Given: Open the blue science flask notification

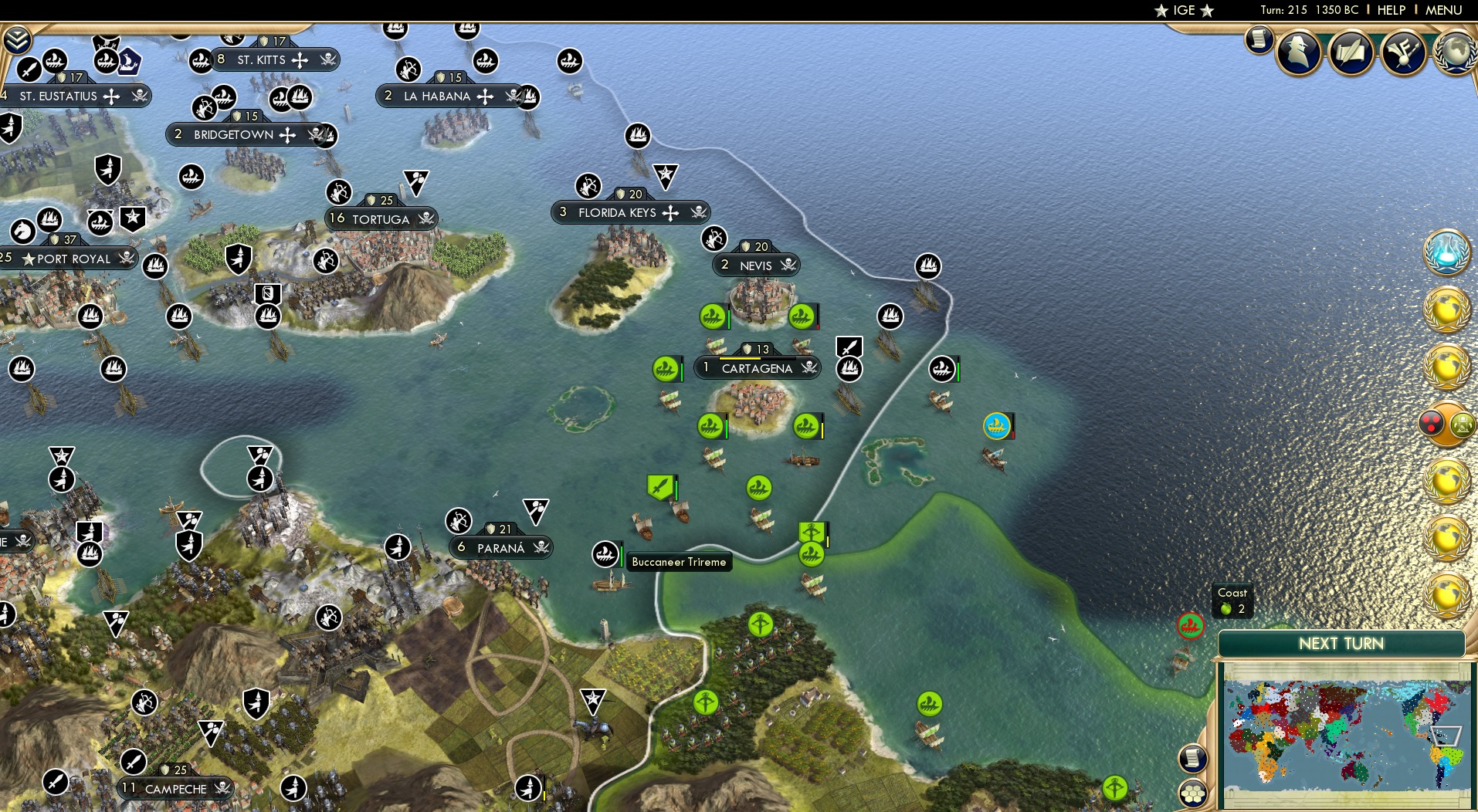Looking at the screenshot, I should 1447,252.
